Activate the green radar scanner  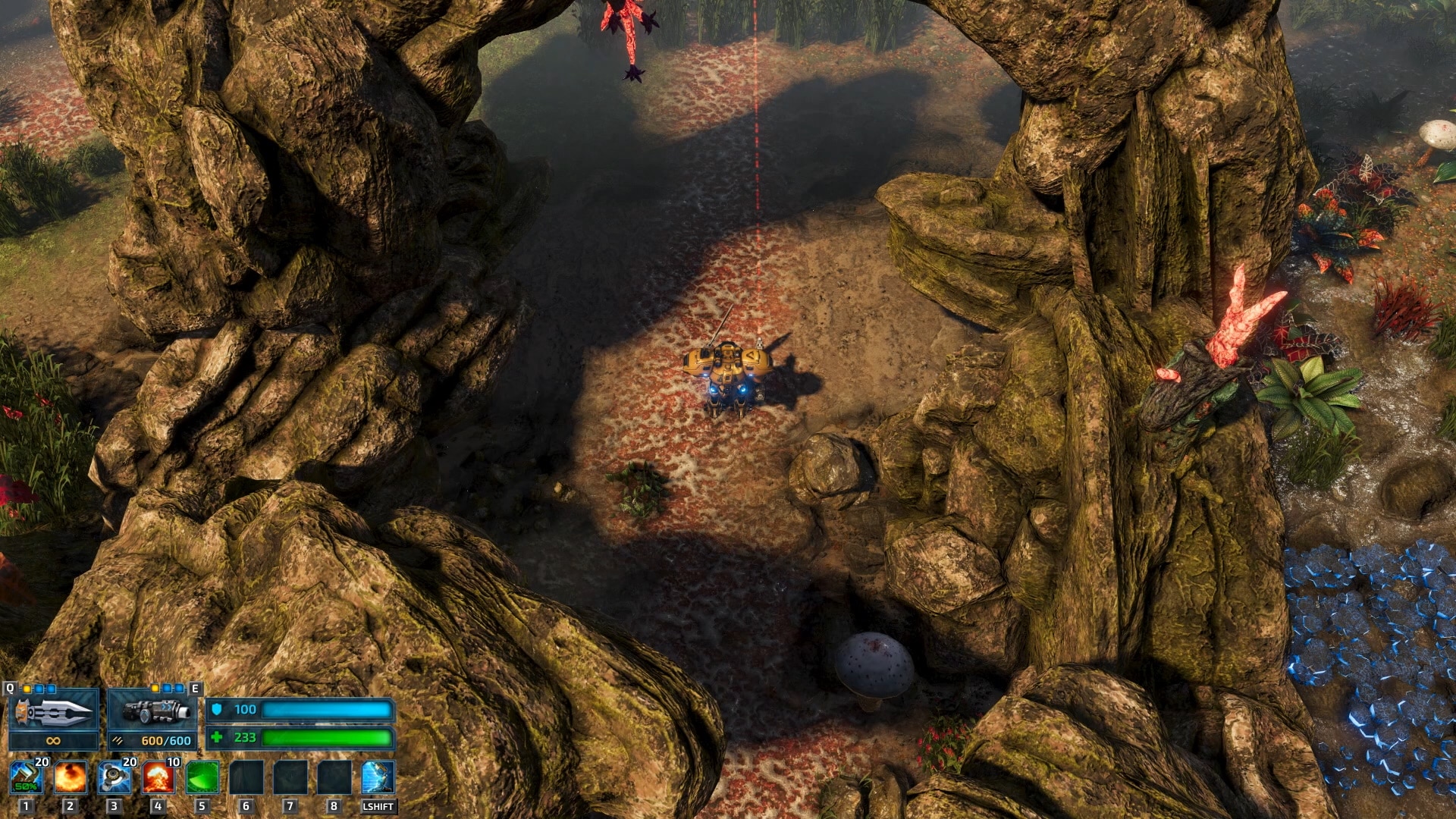202,777
